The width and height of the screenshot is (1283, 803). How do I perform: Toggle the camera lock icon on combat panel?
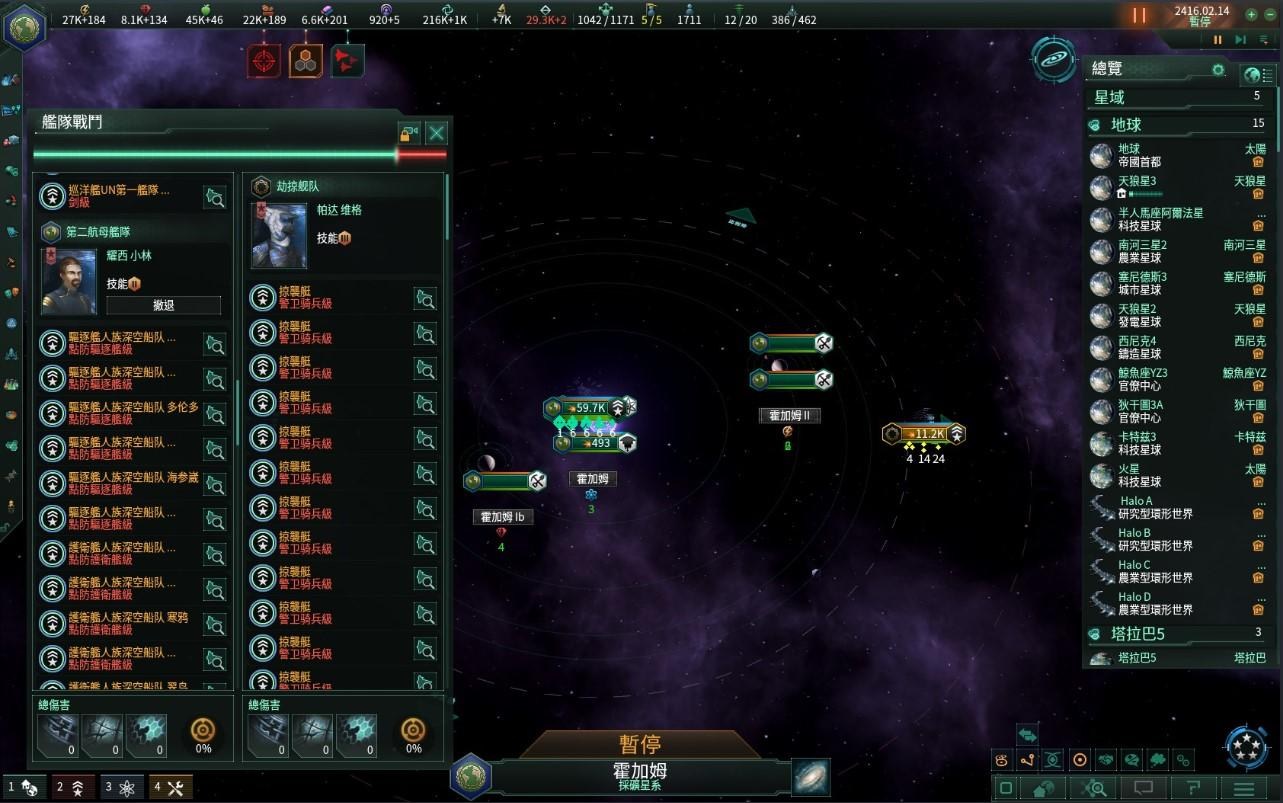coord(408,133)
